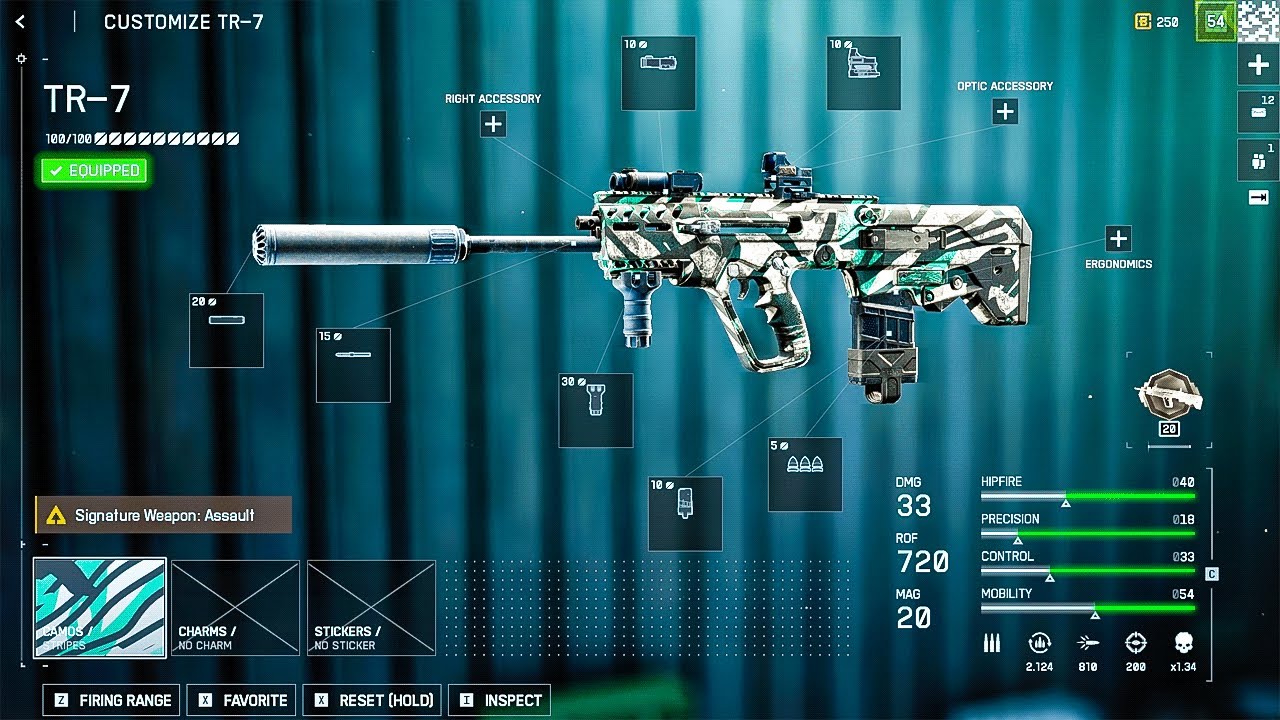Open the magazine attachment slot
This screenshot has width=1280, height=720.
685,513
